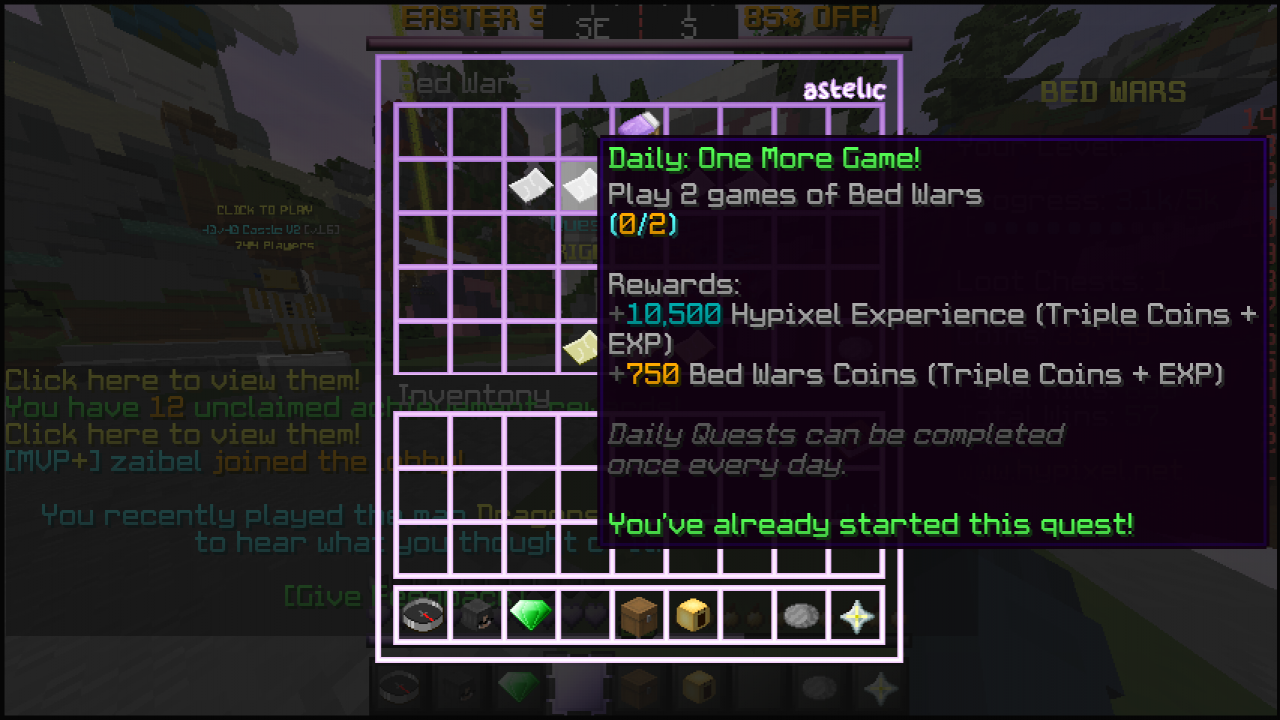Click the black mystery vault head icon
Screen dimensions: 1280x720
pos(476,614)
